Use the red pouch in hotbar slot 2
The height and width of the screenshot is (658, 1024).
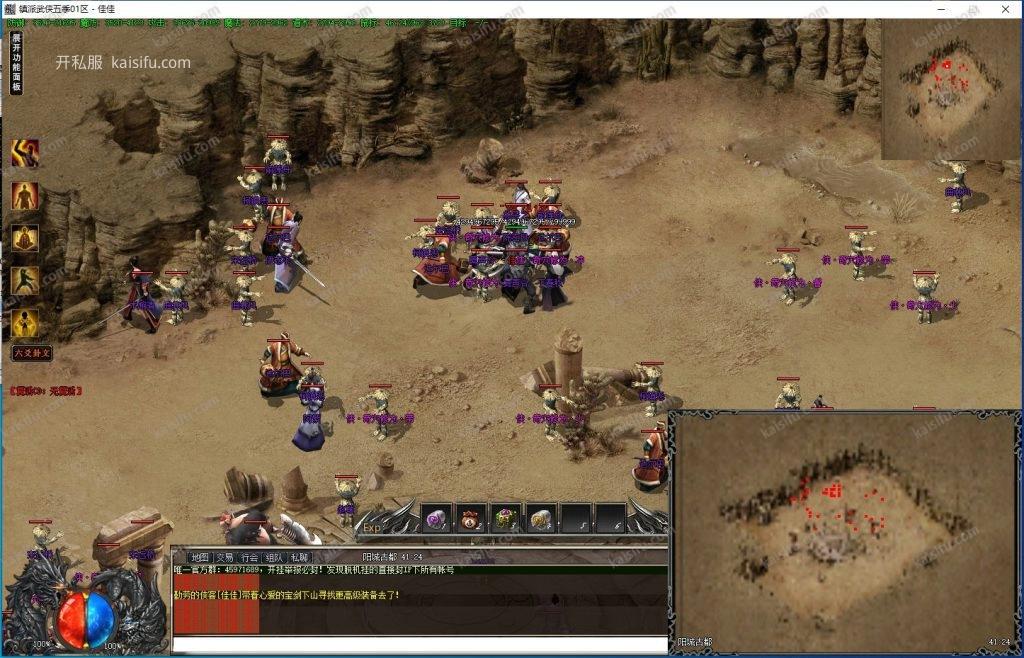point(472,518)
